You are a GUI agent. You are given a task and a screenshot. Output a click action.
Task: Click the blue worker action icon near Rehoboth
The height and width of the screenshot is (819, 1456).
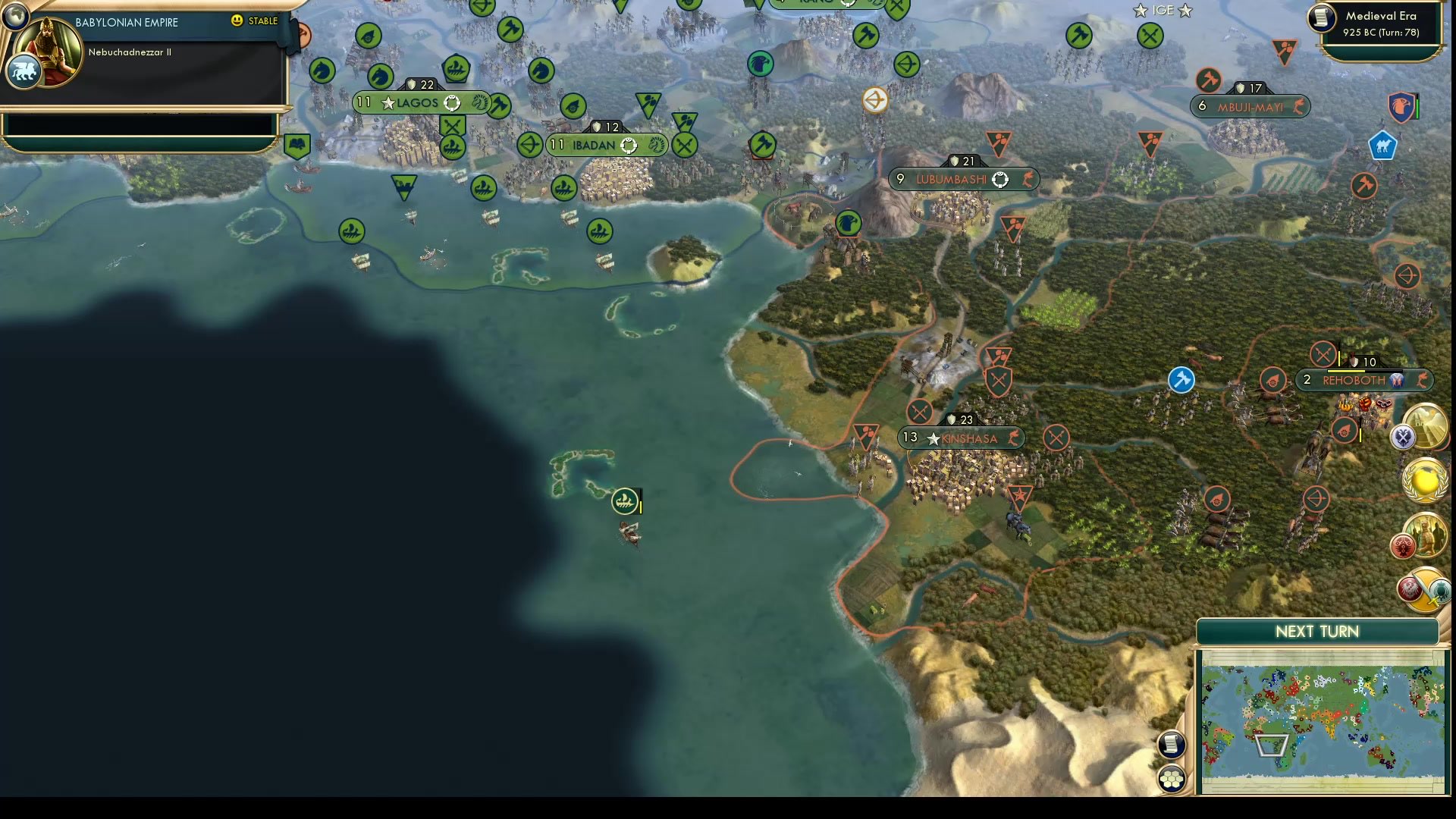[1180, 380]
